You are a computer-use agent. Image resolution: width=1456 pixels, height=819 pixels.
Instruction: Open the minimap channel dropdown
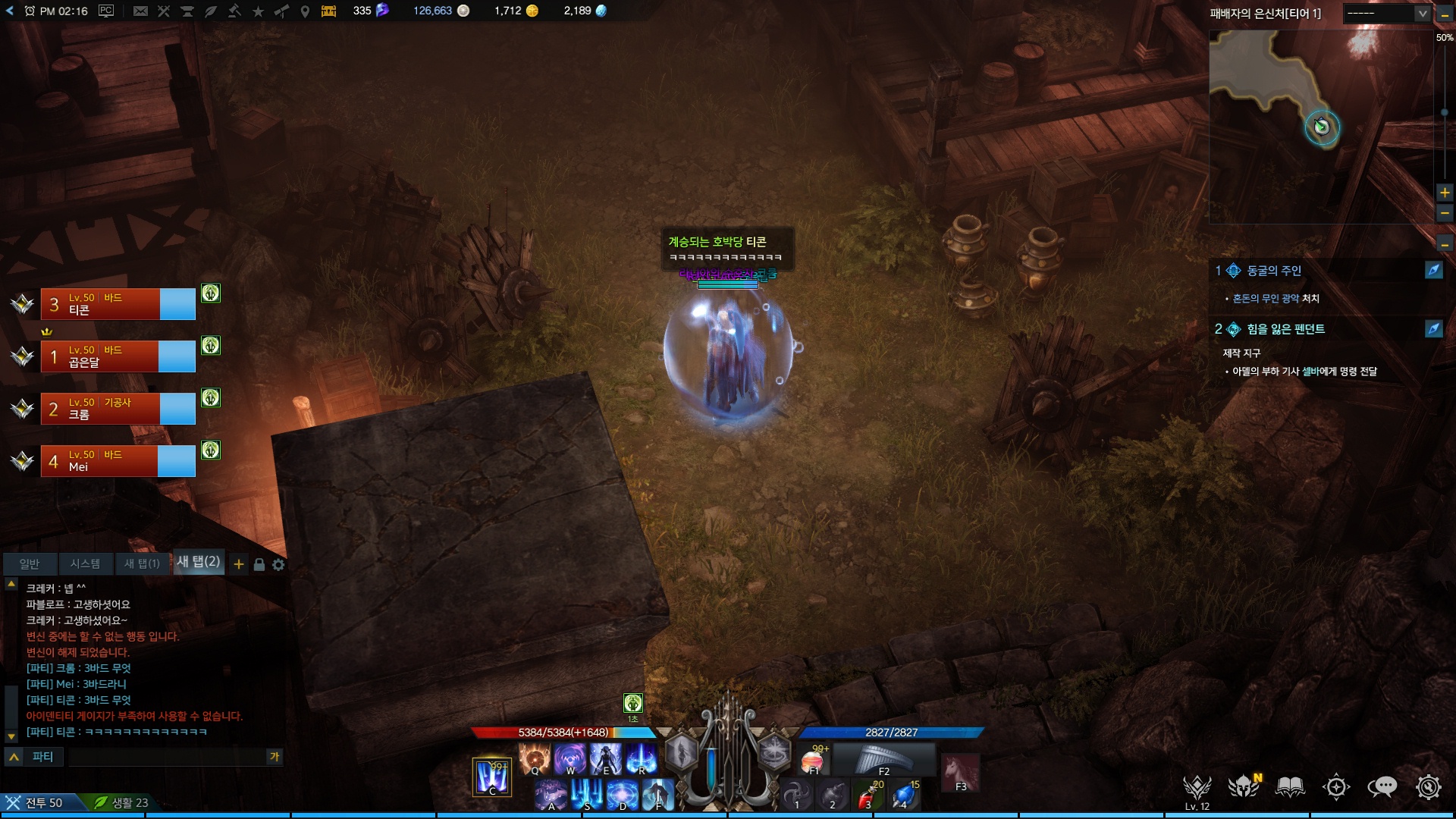pyautogui.click(x=1387, y=14)
